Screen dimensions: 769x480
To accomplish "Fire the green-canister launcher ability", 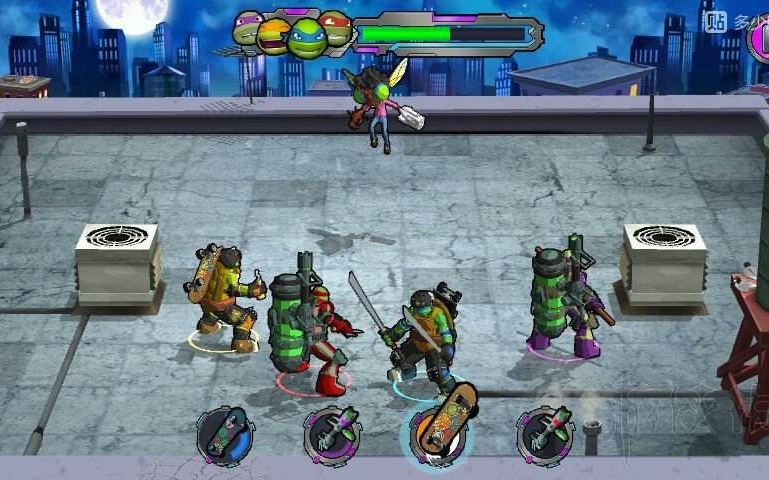I will (x=330, y=433).
